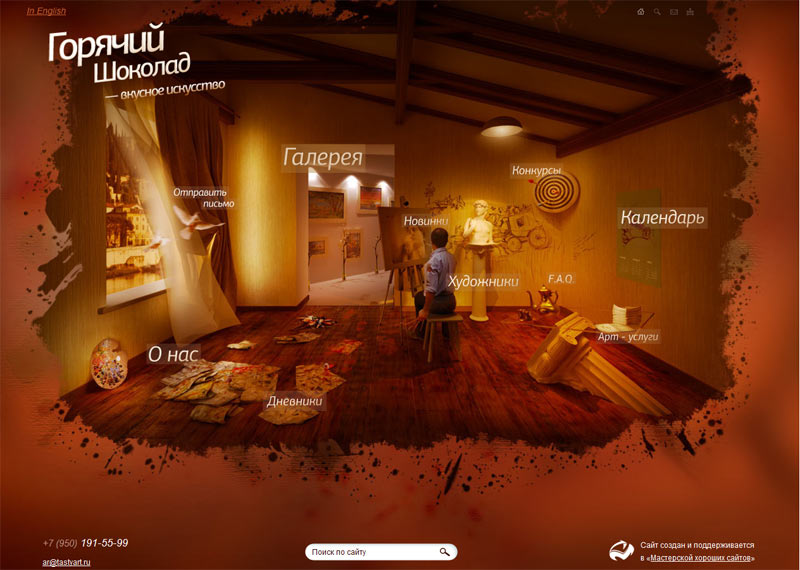Click the Отправить письмо label
Viewport: 800px width, 570px height.
(x=201, y=197)
